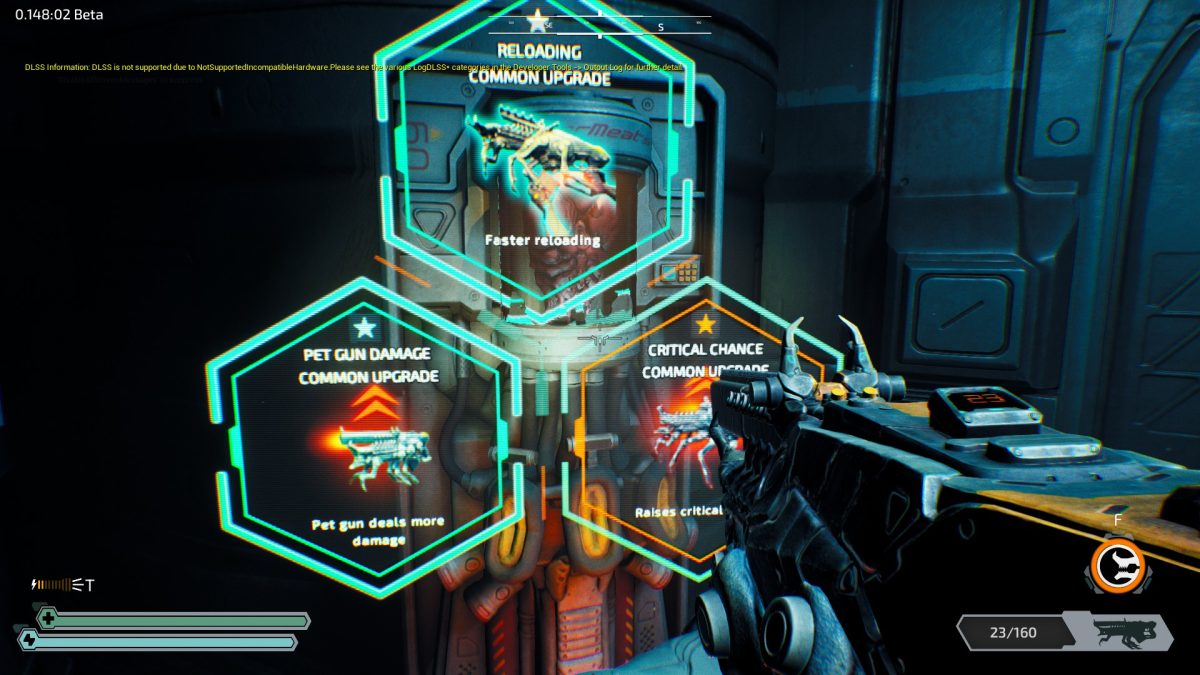Click the equipped weapon icon beside ammo
This screenshot has height=675, width=1200.
point(1124,631)
